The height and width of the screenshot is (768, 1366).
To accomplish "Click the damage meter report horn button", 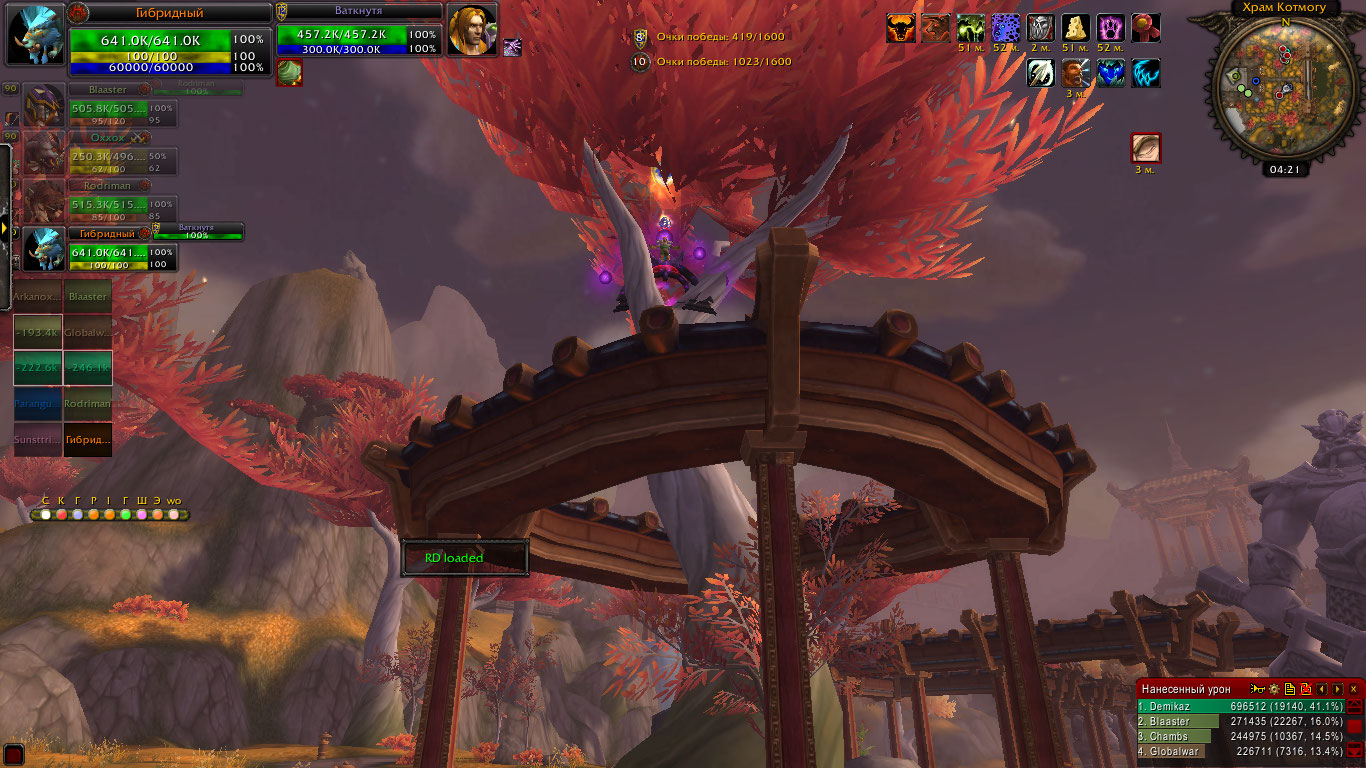I will click(x=1256, y=689).
